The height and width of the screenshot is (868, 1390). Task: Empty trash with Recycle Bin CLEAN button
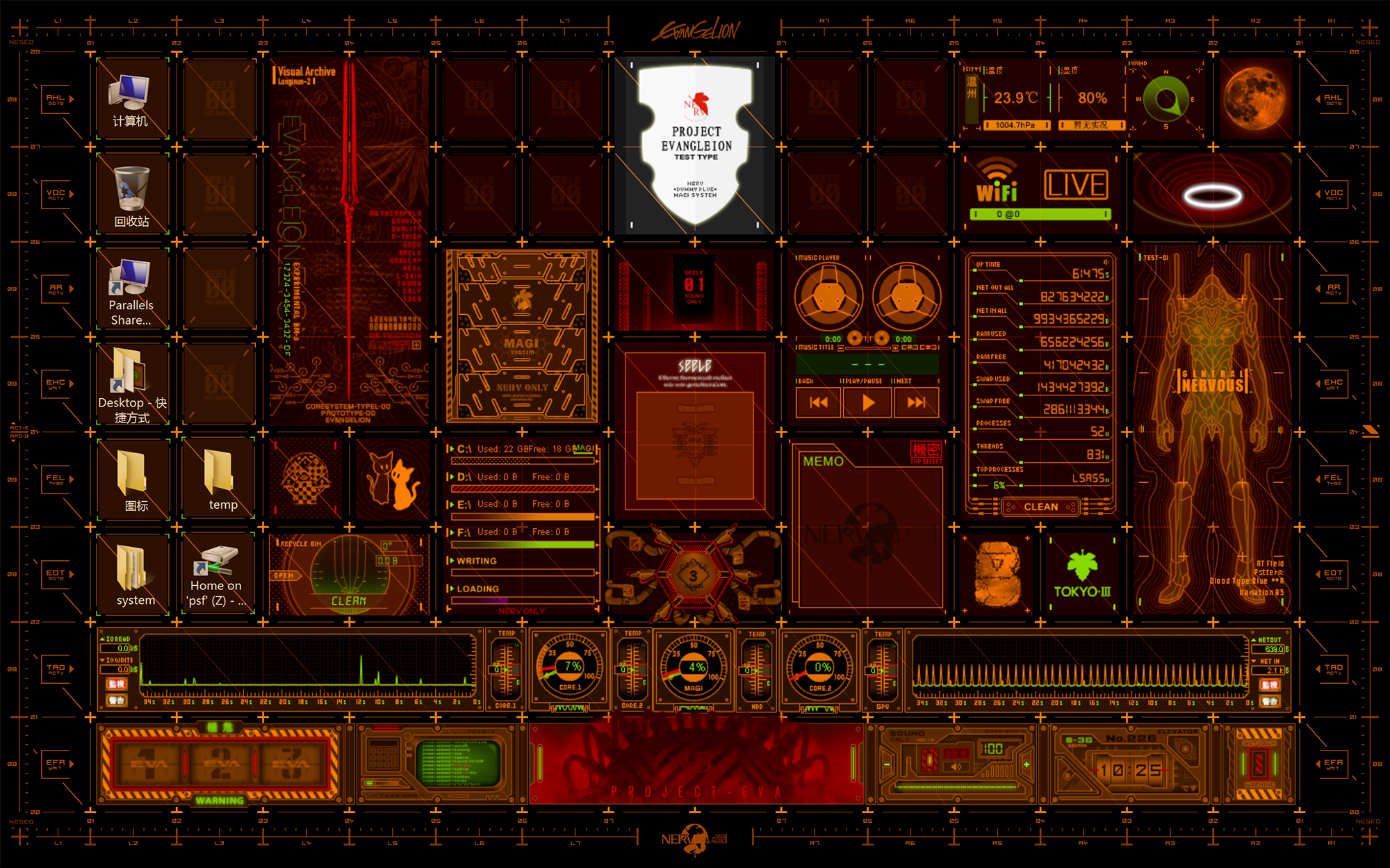(348, 600)
